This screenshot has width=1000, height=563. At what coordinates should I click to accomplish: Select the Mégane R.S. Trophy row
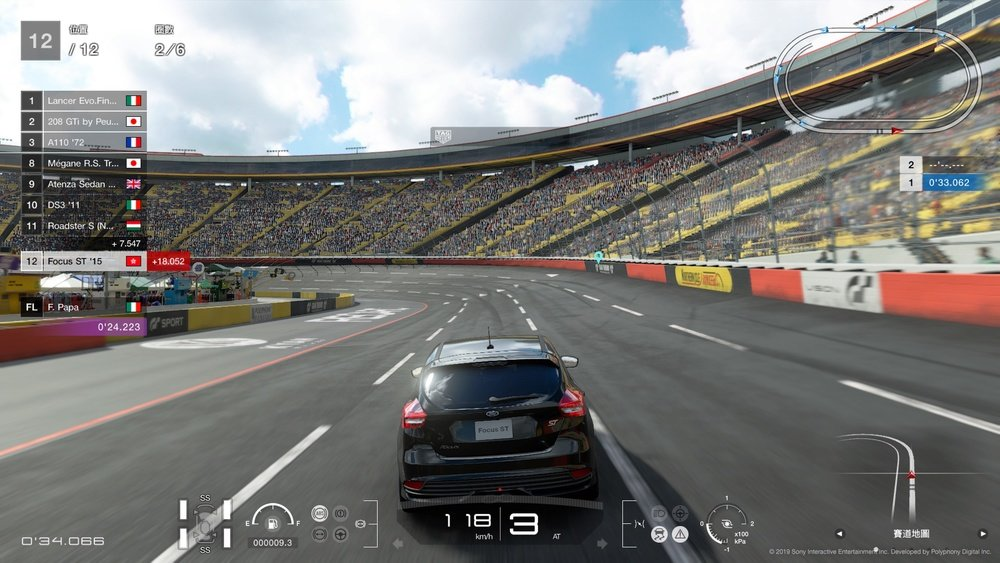click(84, 163)
